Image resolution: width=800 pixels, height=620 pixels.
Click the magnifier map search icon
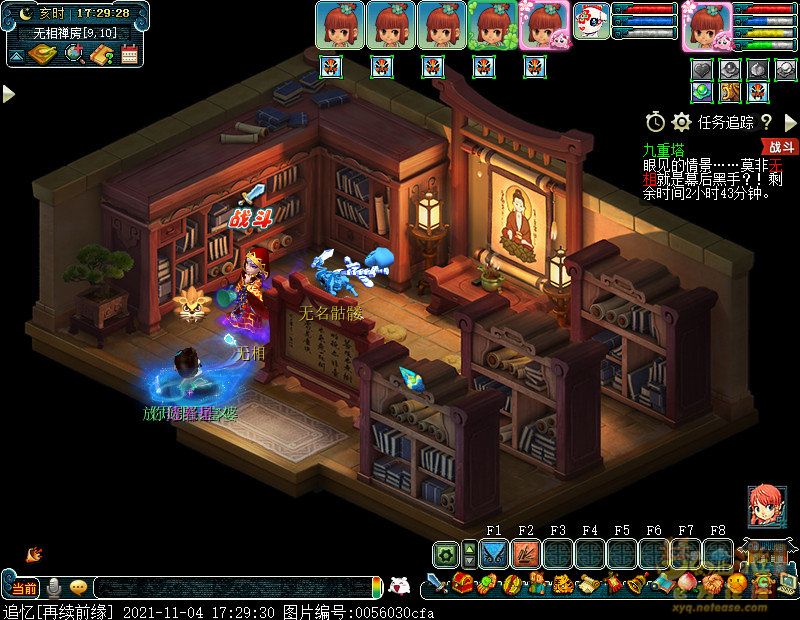point(73,54)
